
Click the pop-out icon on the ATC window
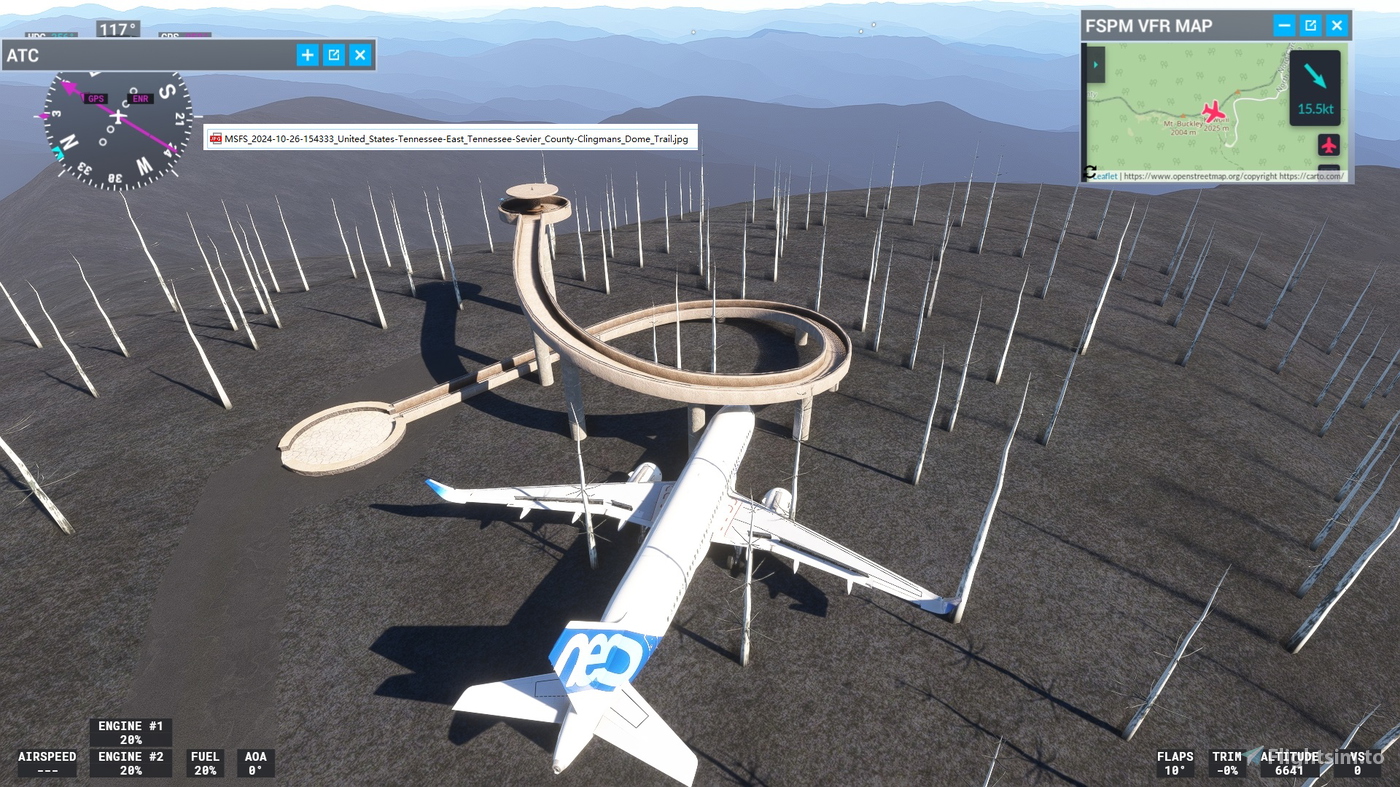tap(332, 55)
